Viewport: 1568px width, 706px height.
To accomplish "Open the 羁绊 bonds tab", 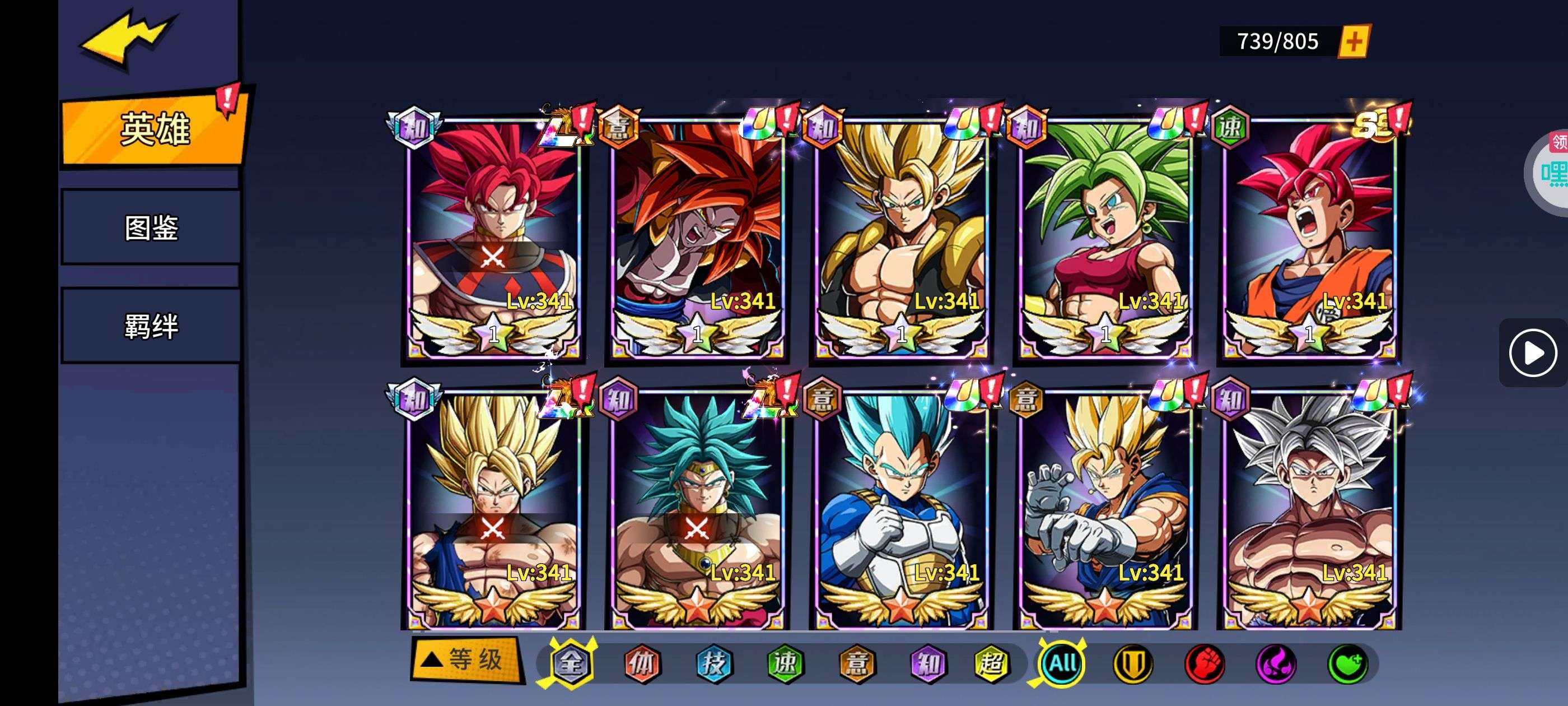I will [x=151, y=326].
